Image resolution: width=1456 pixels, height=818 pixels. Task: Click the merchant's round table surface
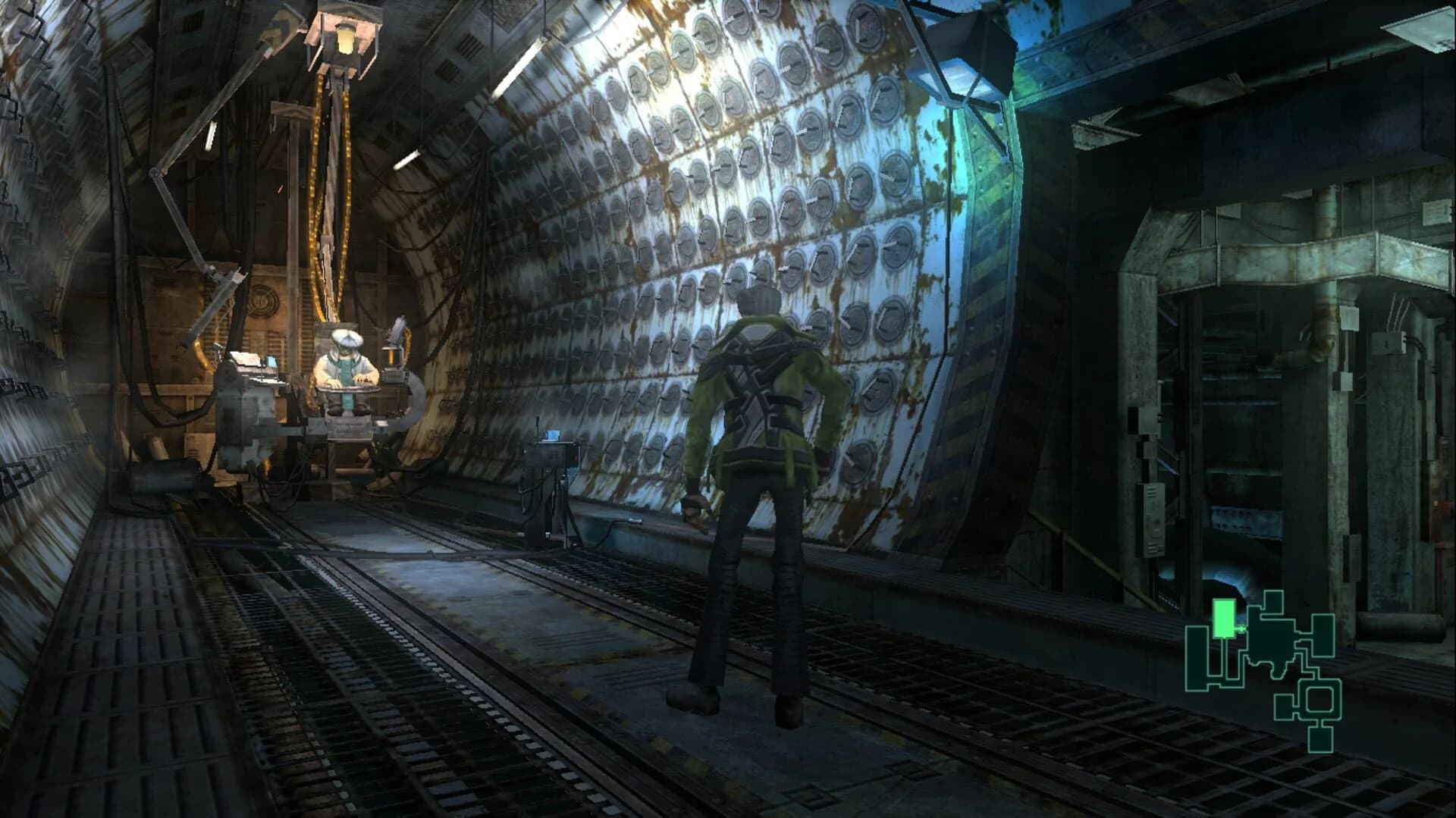point(347,389)
